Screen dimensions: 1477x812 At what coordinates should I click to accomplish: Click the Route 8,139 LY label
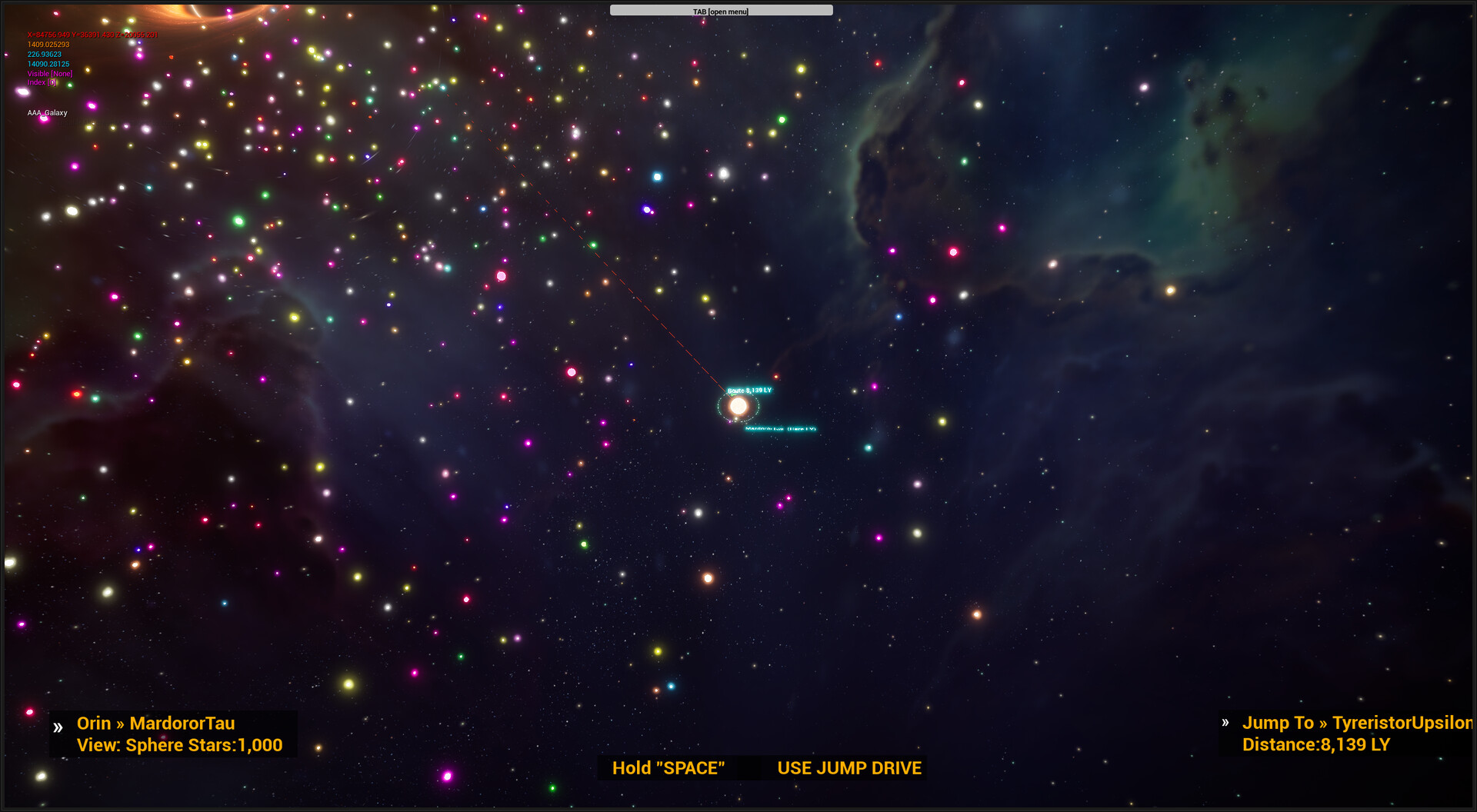(751, 391)
